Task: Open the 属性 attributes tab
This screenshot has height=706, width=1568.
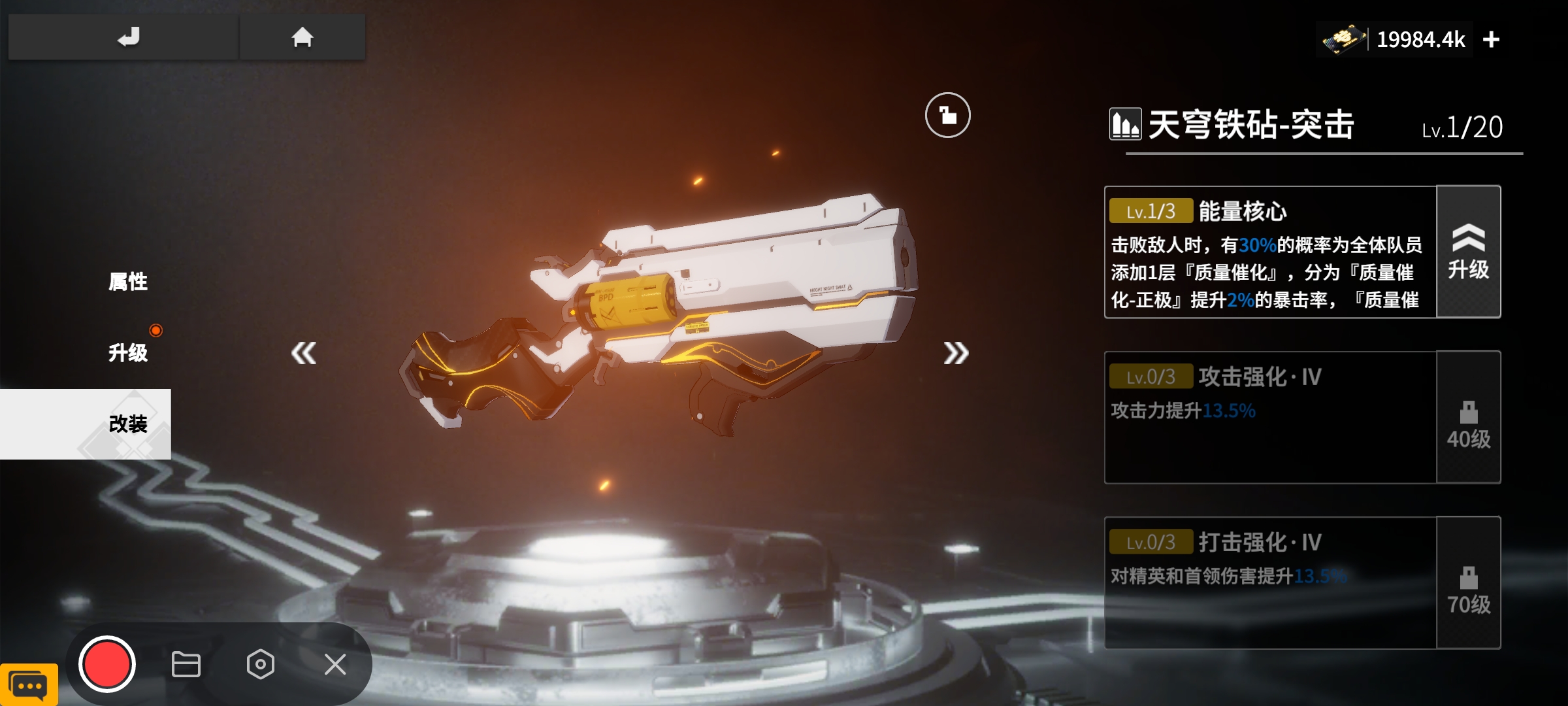Action: (128, 282)
